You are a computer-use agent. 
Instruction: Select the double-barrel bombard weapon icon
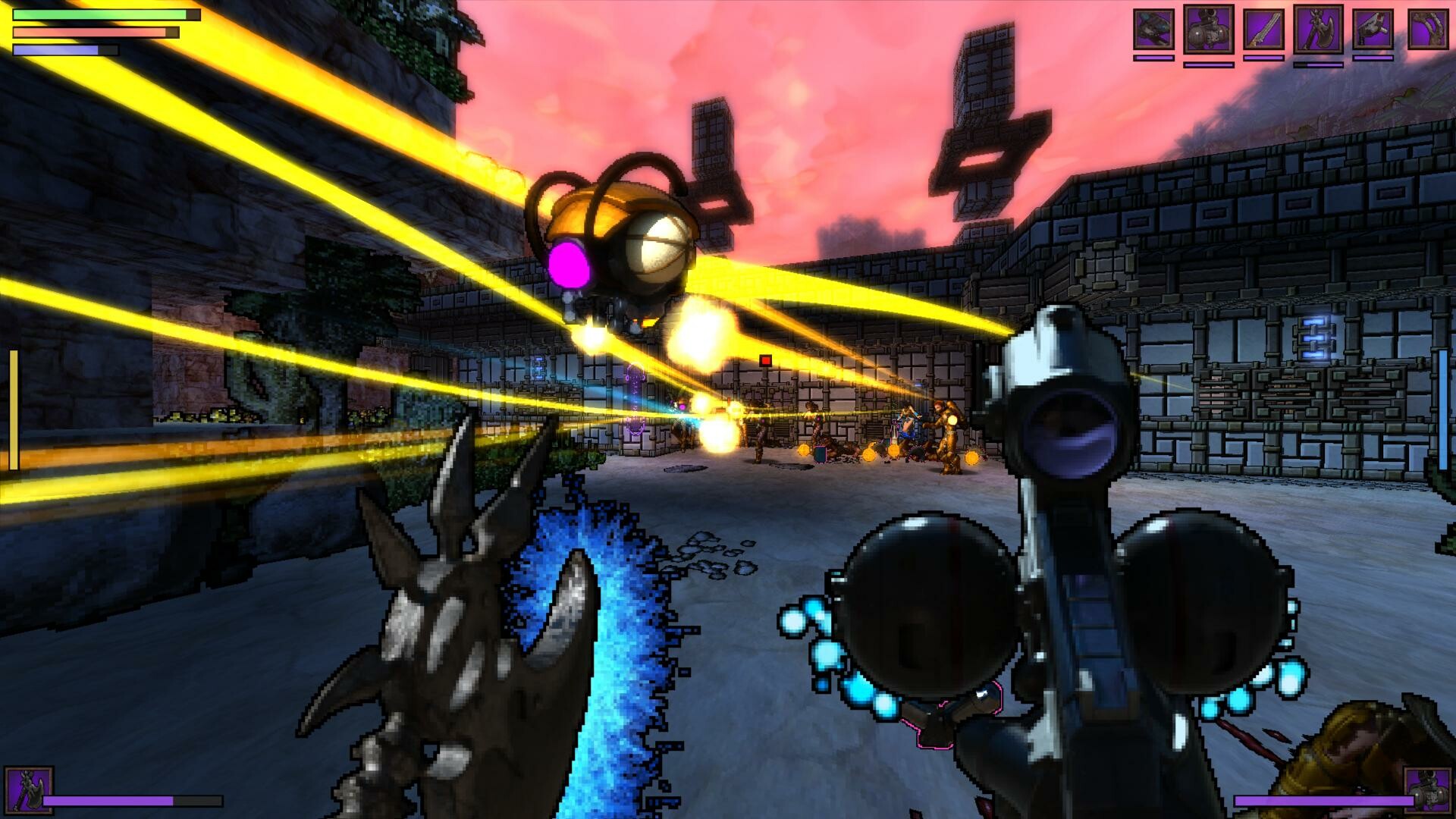pyautogui.click(x=1210, y=30)
